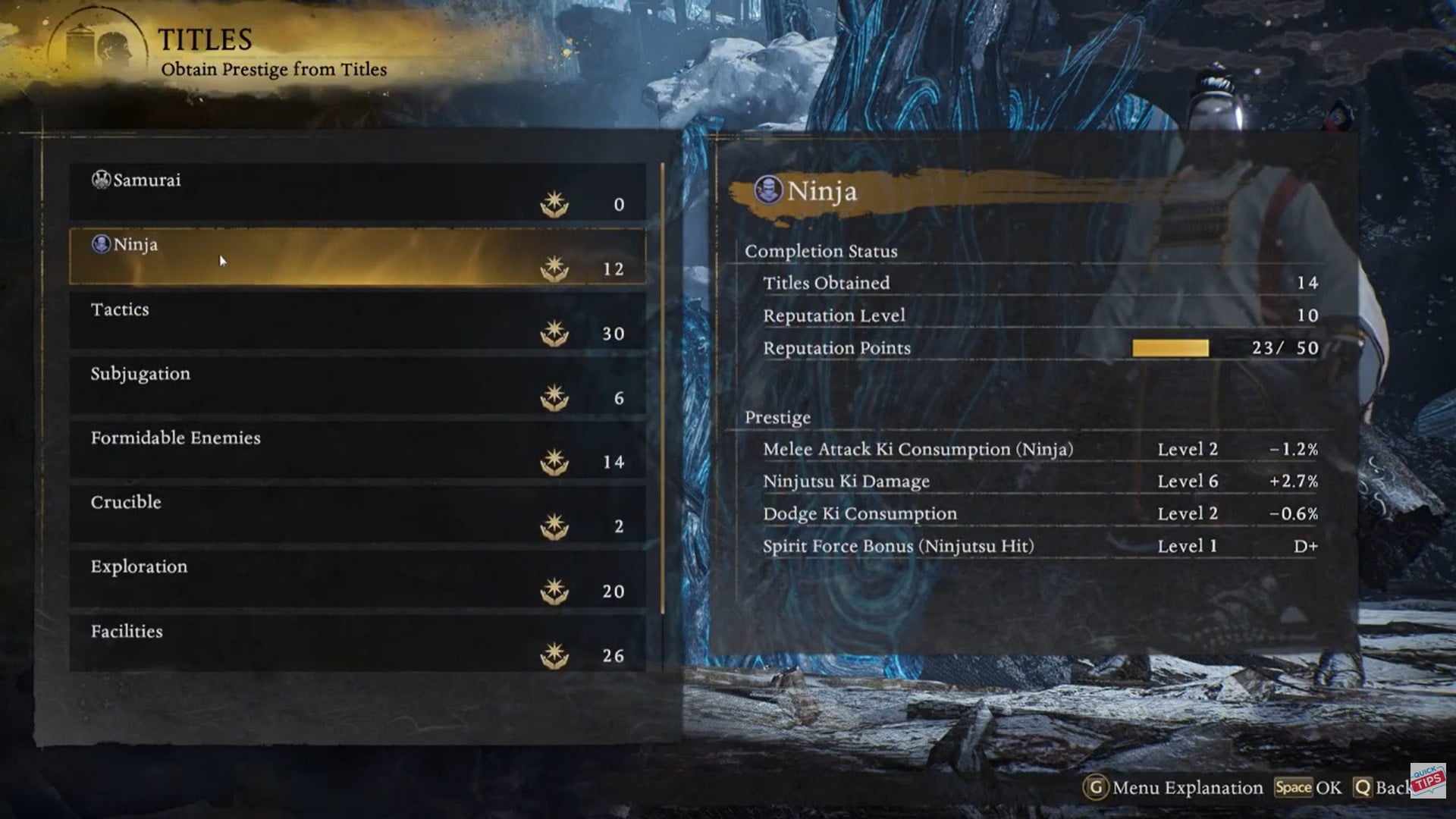Open Formidable Enemies titles
1456x819 pixels.
click(x=357, y=450)
